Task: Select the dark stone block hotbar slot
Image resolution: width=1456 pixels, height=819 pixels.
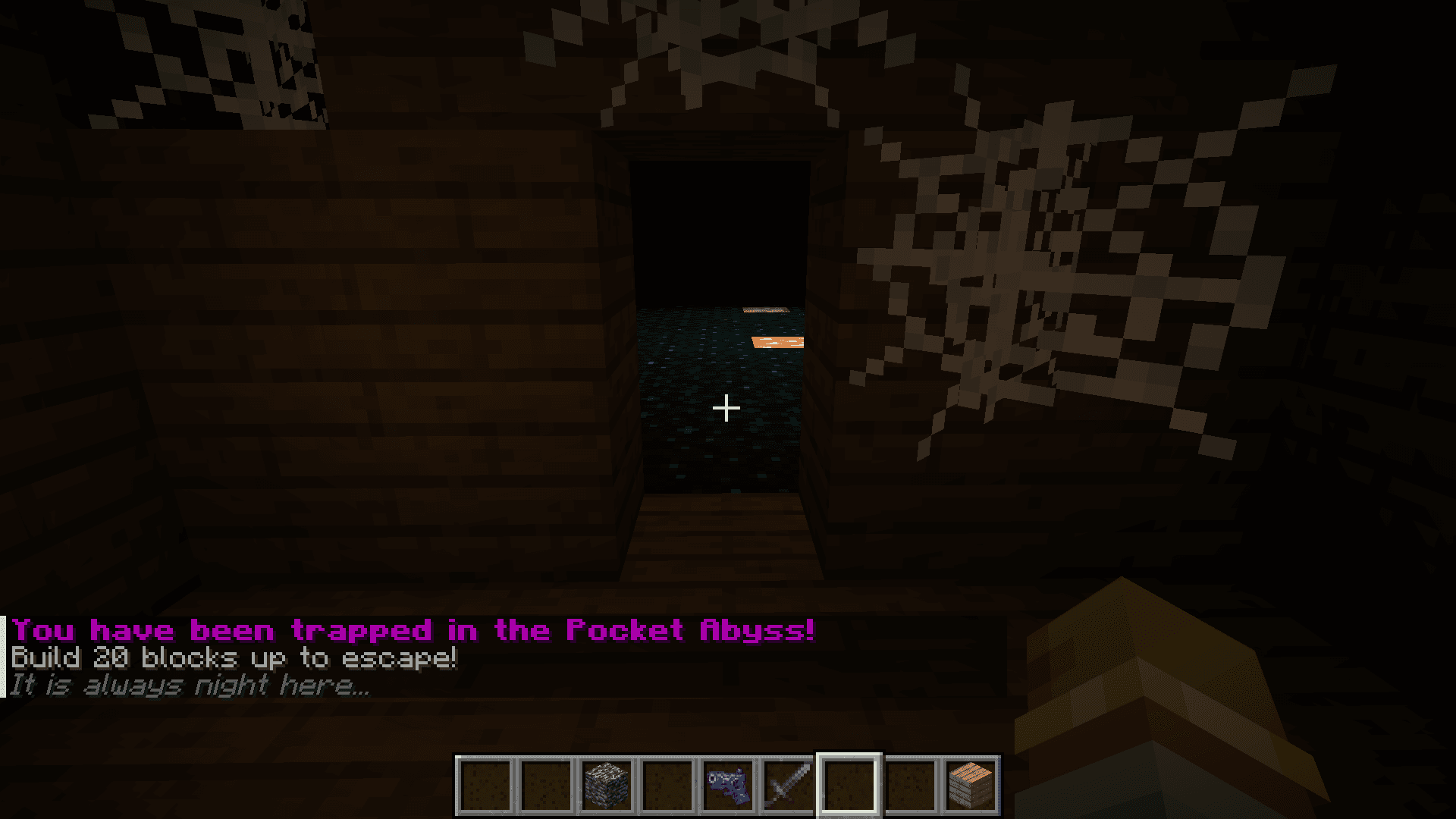Action: (x=607, y=786)
